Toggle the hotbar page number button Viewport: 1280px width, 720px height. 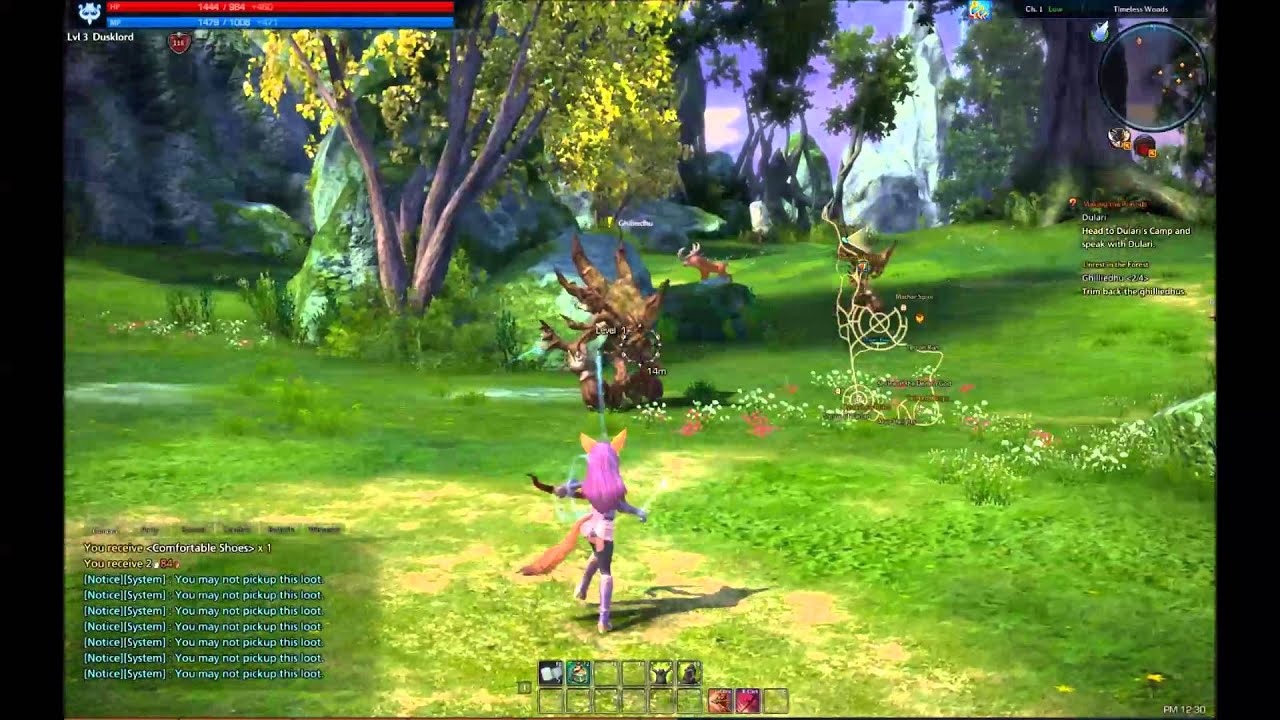524,687
